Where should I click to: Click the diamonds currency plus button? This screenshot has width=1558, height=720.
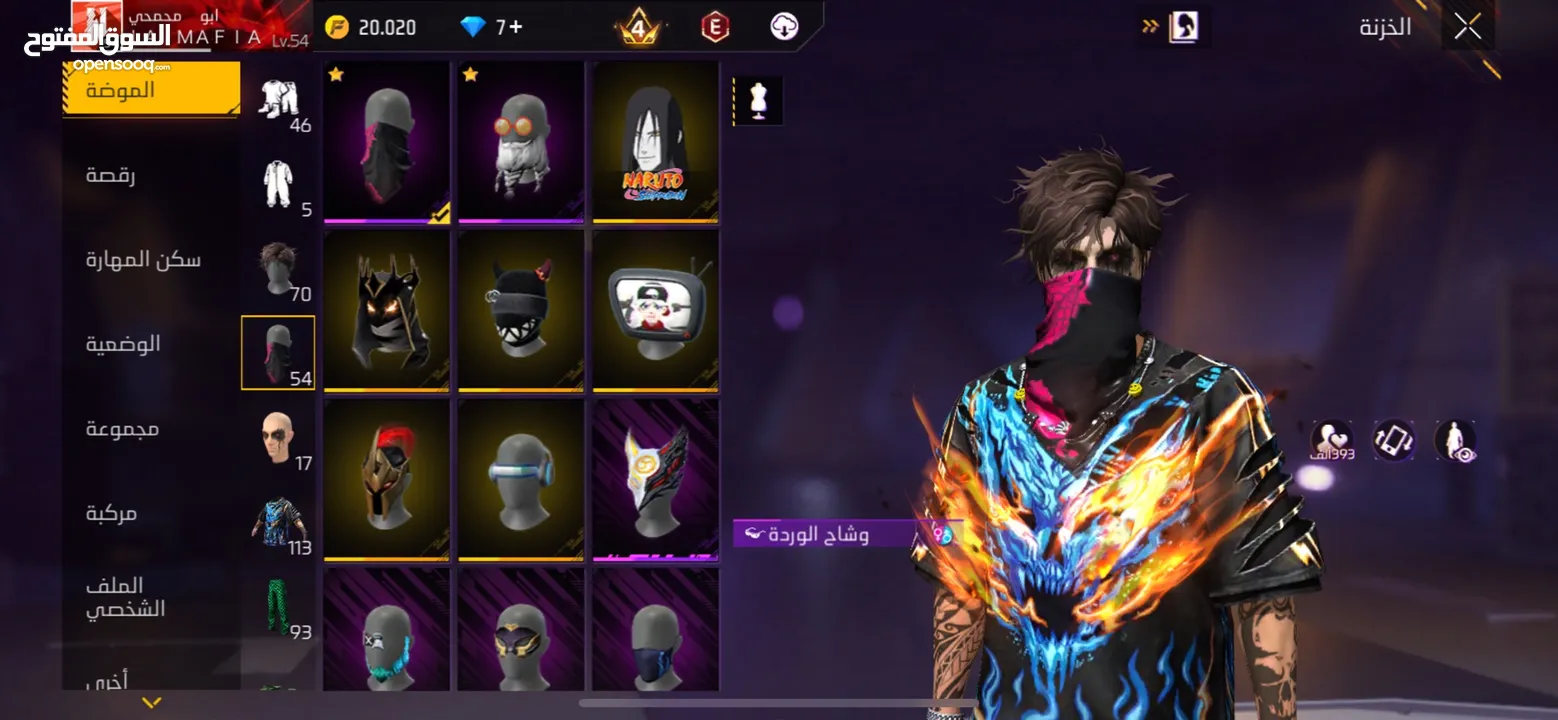(x=516, y=27)
